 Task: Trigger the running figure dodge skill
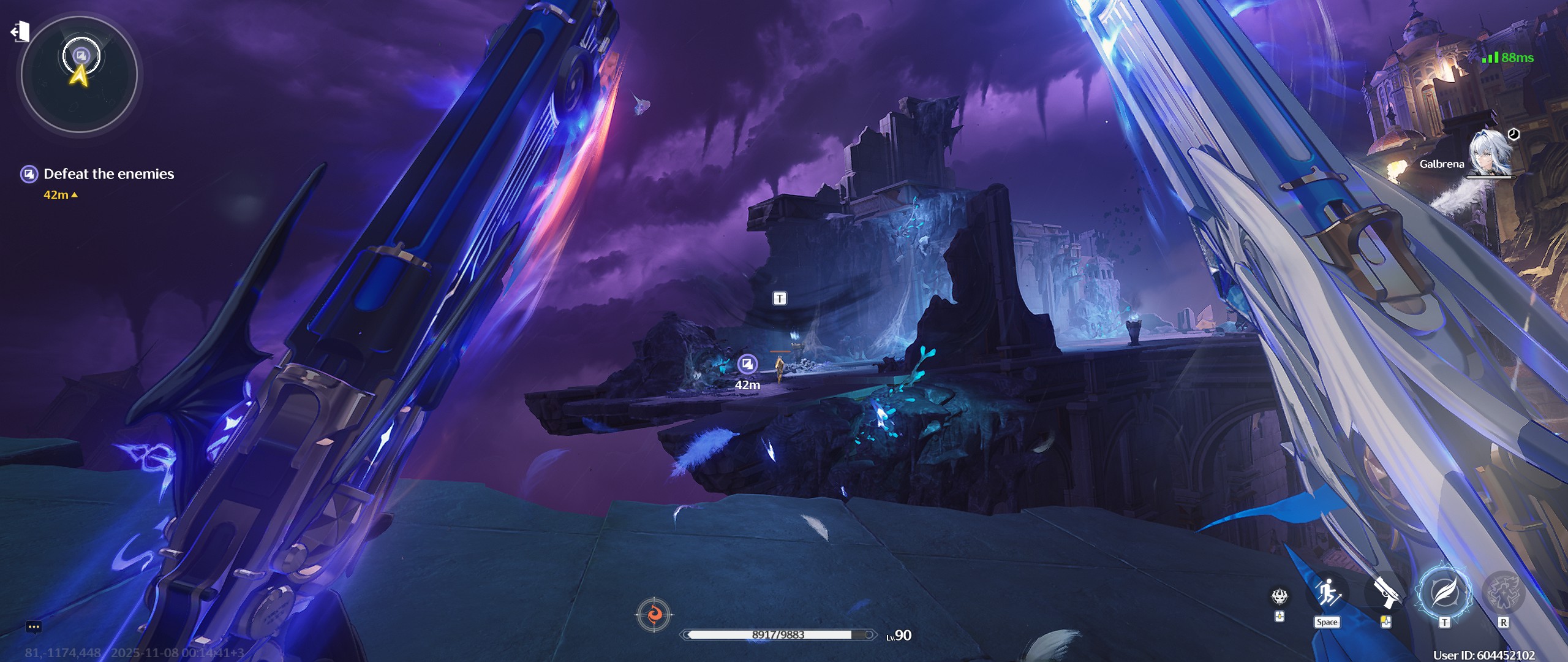1327,593
